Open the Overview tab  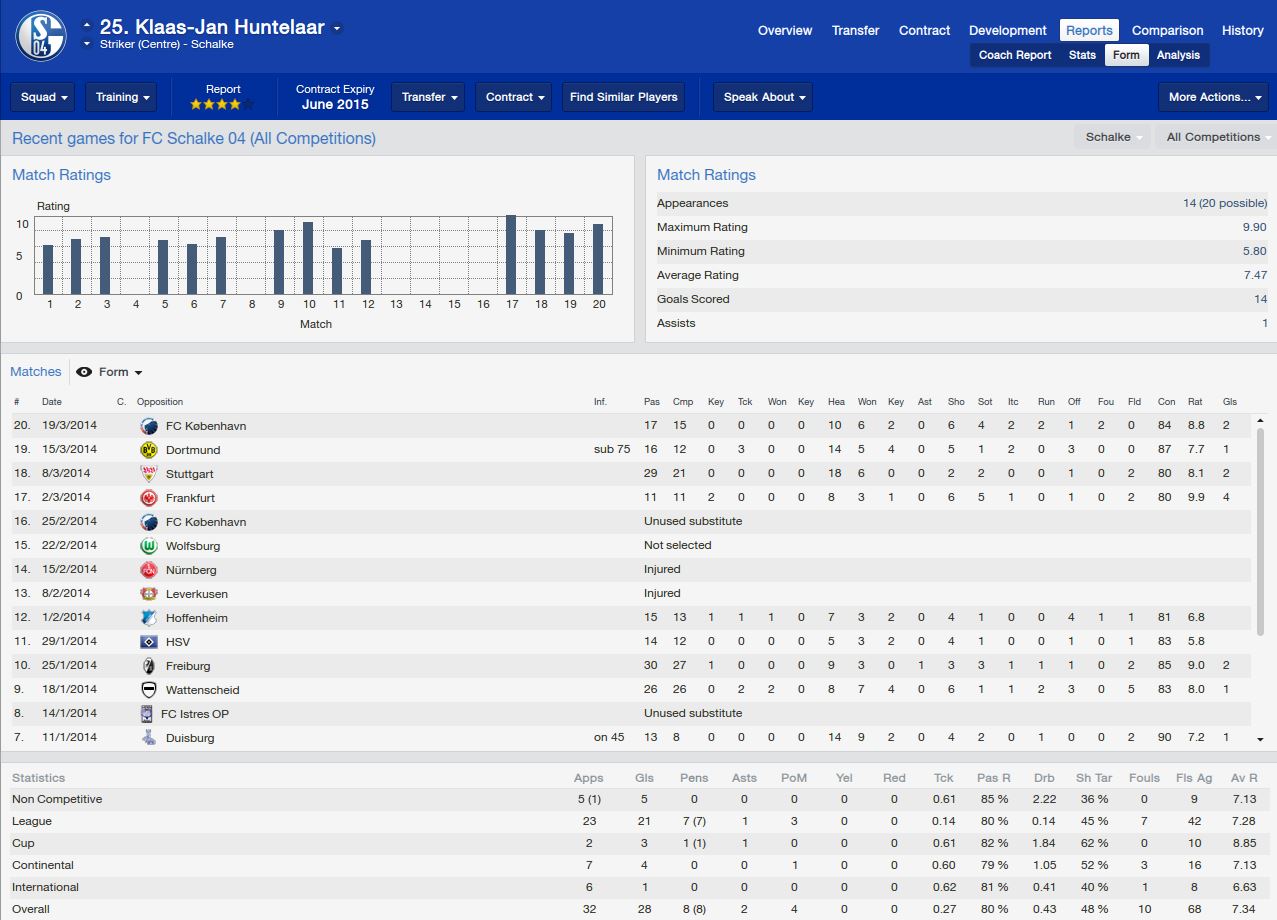coord(784,30)
